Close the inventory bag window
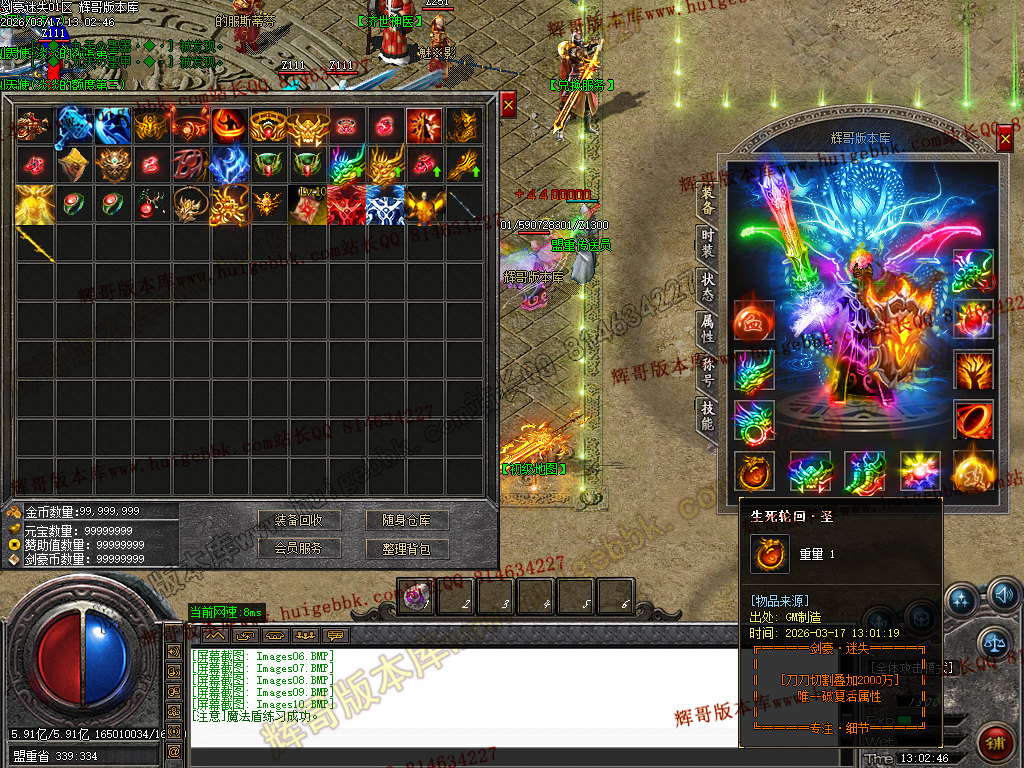Screen dimensions: 1024x768 508,103
